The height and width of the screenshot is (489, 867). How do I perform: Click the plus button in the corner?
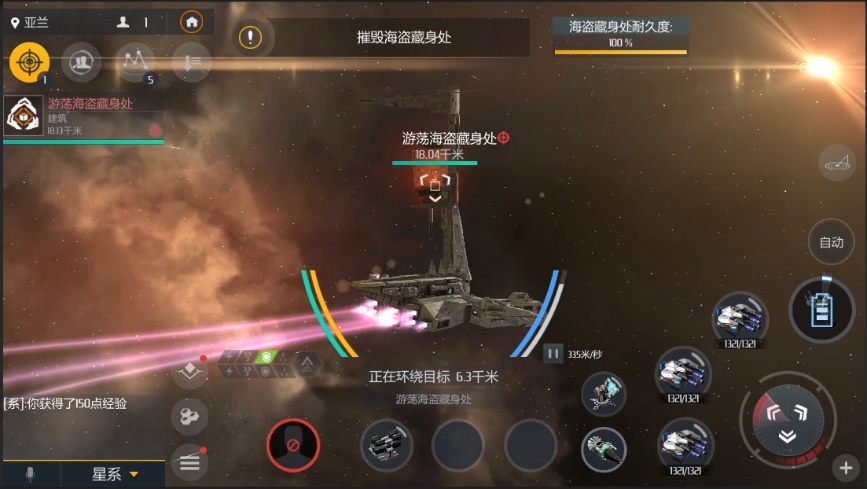(x=846, y=467)
